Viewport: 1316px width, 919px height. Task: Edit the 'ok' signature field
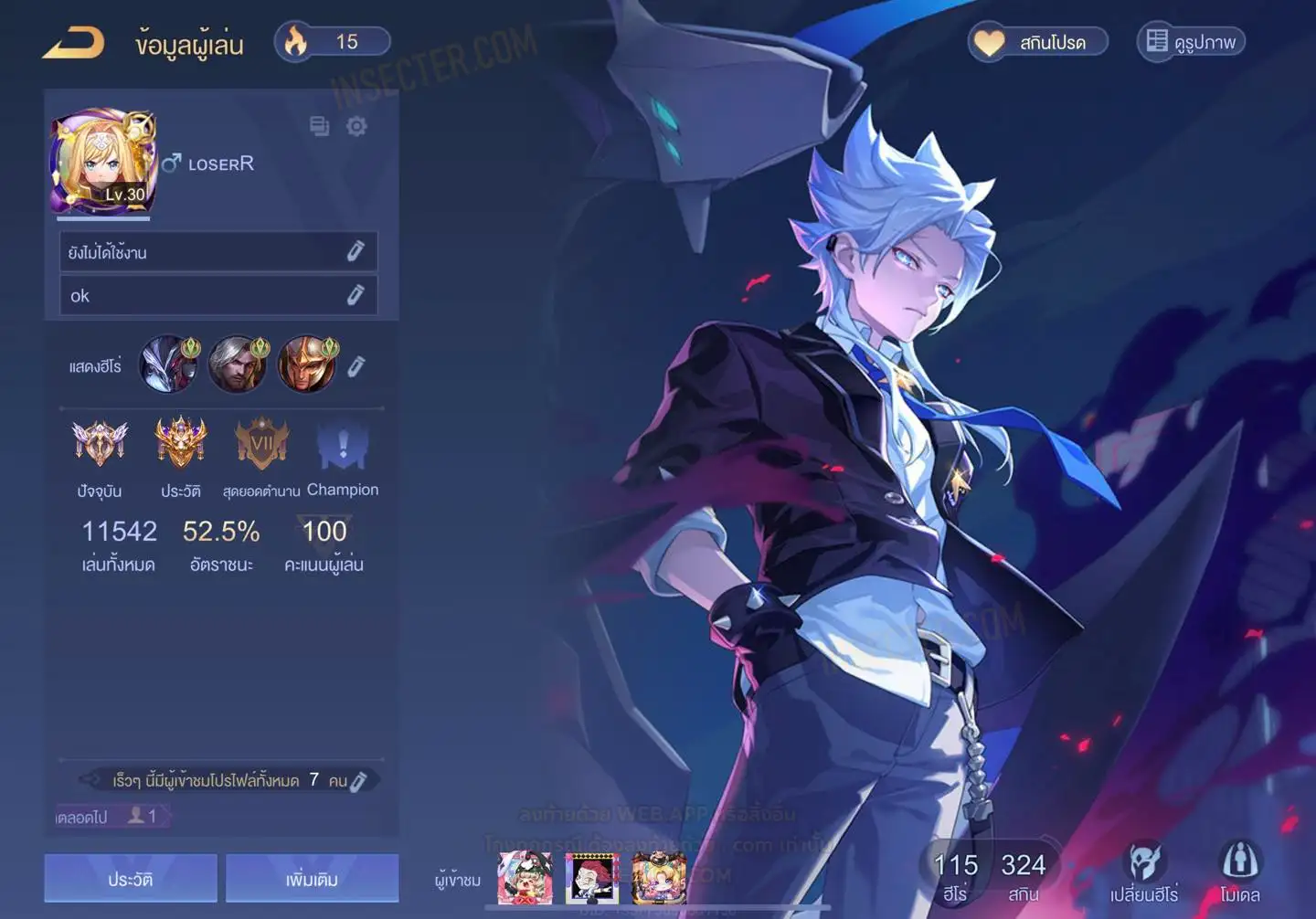[x=356, y=295]
